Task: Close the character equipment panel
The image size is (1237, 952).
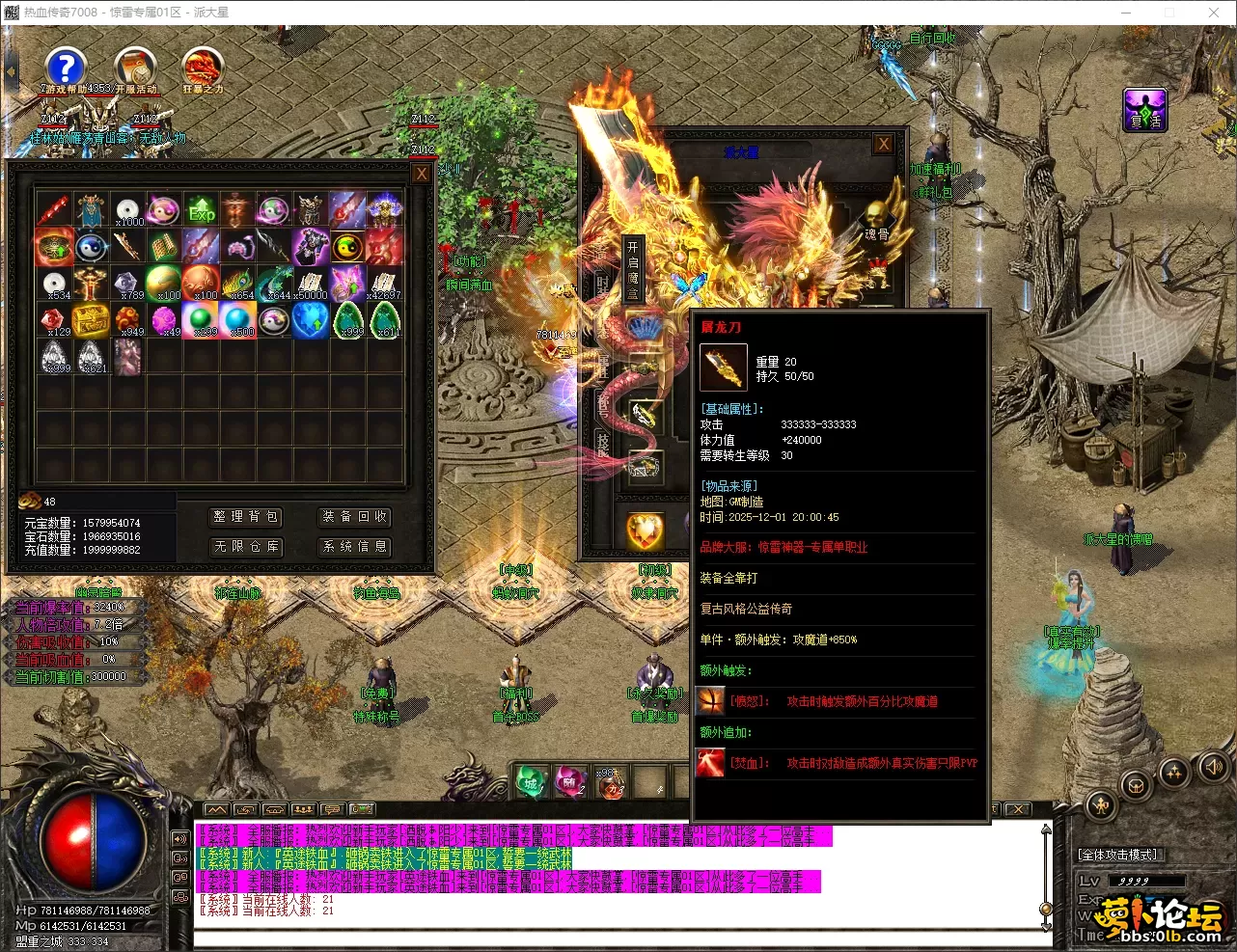Action: (883, 145)
